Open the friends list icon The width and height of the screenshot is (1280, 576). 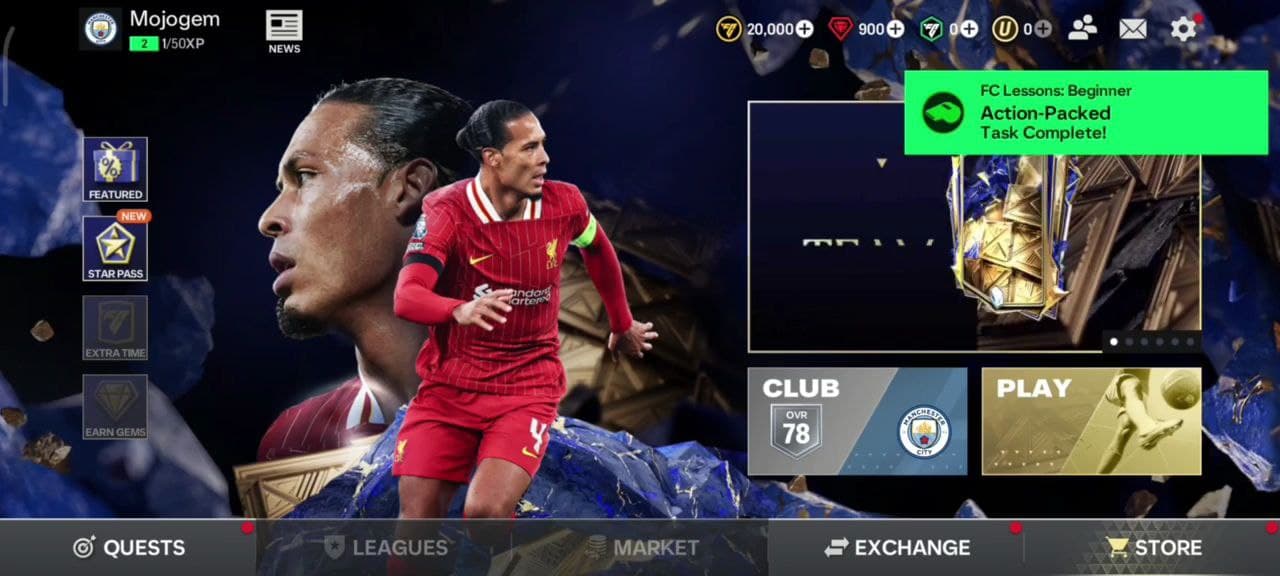1082,29
